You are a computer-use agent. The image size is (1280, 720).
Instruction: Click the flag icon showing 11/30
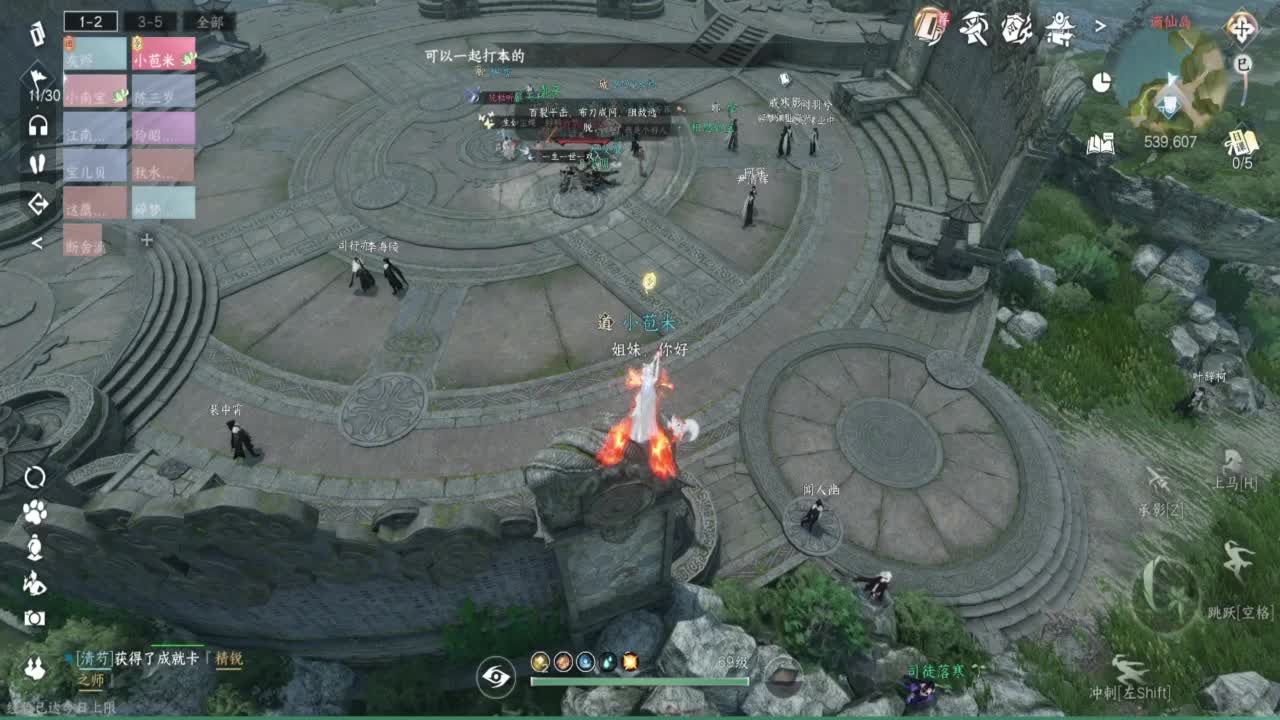[x=38, y=78]
